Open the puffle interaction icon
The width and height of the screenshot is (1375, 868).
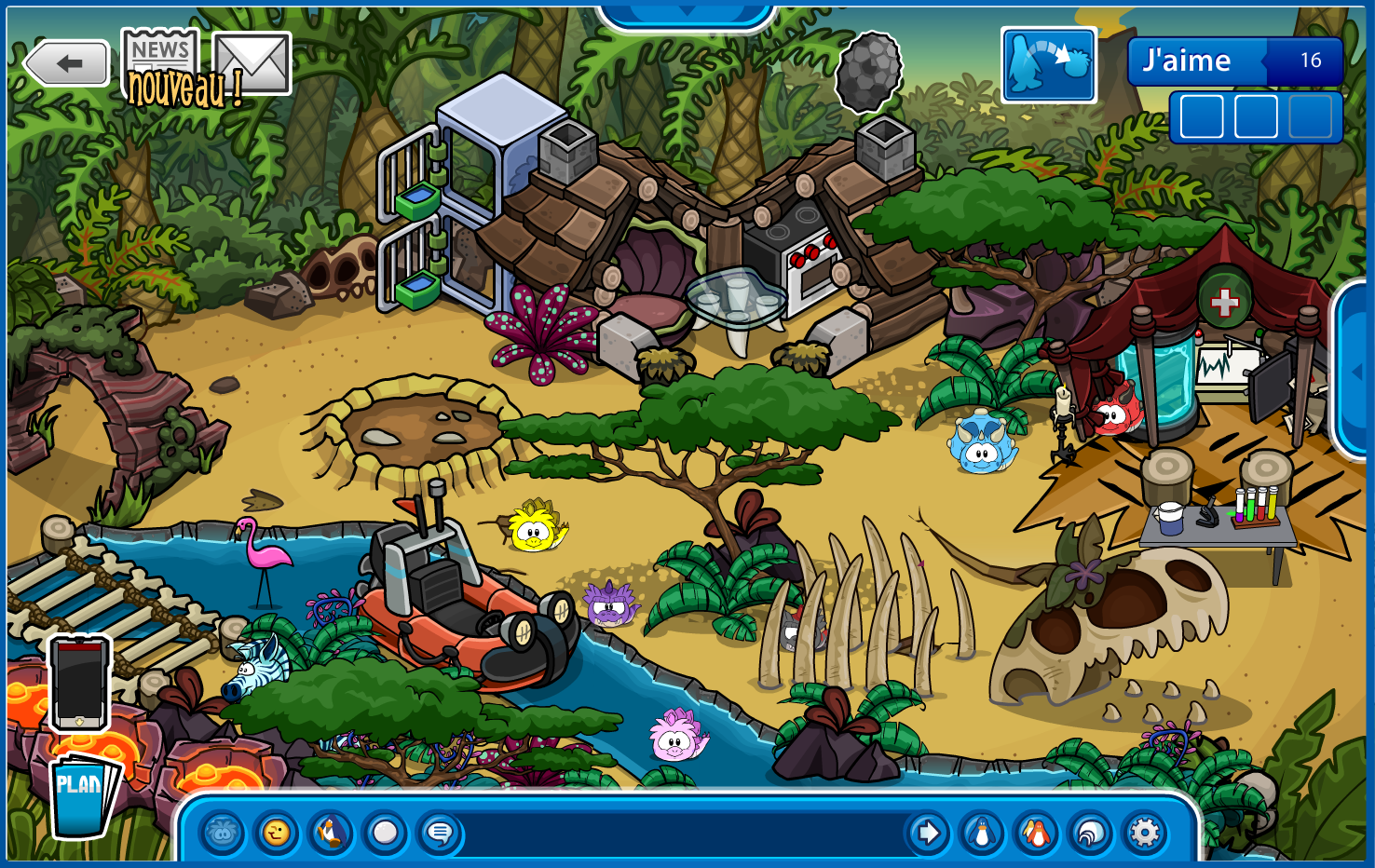coord(1048,64)
